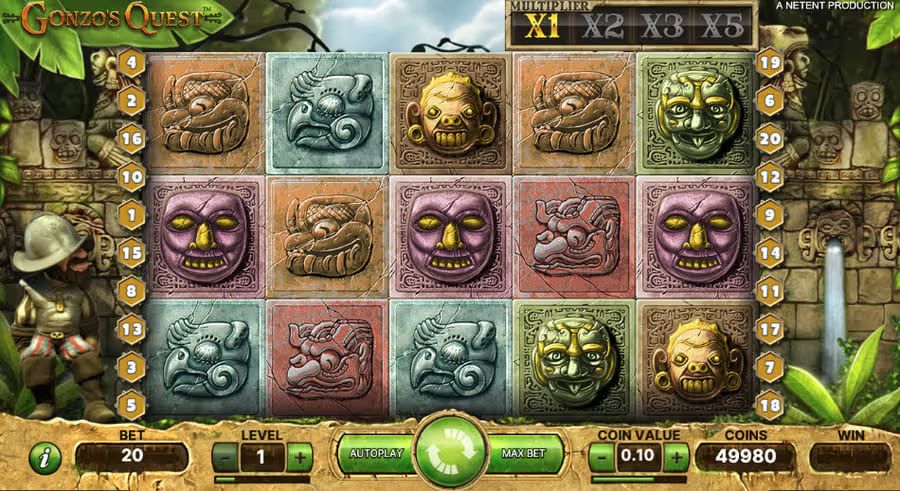Open the green info paytable button
Screen dimensions: 900x491
(x=46, y=458)
